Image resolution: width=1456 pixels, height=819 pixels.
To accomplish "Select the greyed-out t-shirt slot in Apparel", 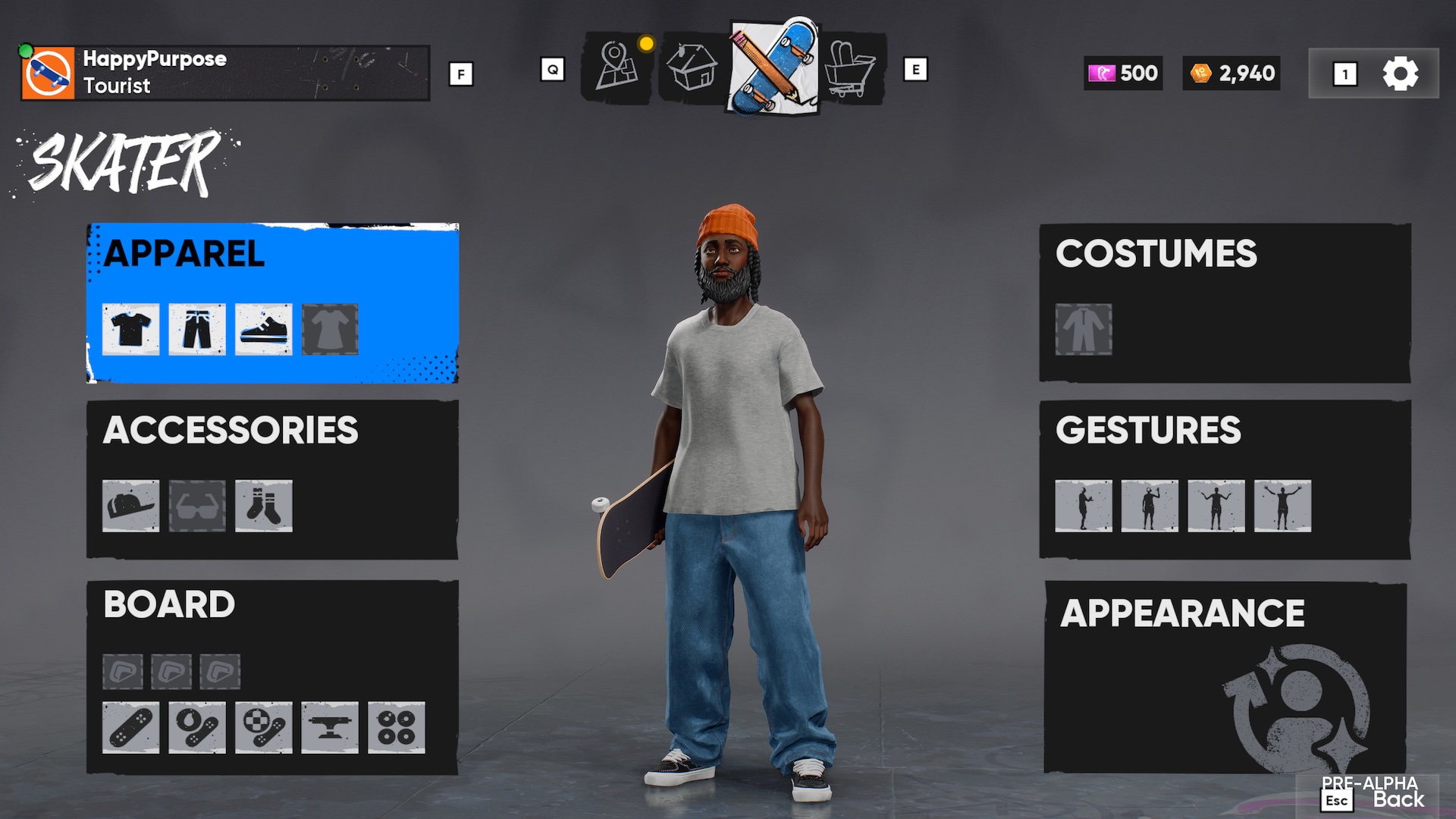I will (x=330, y=329).
